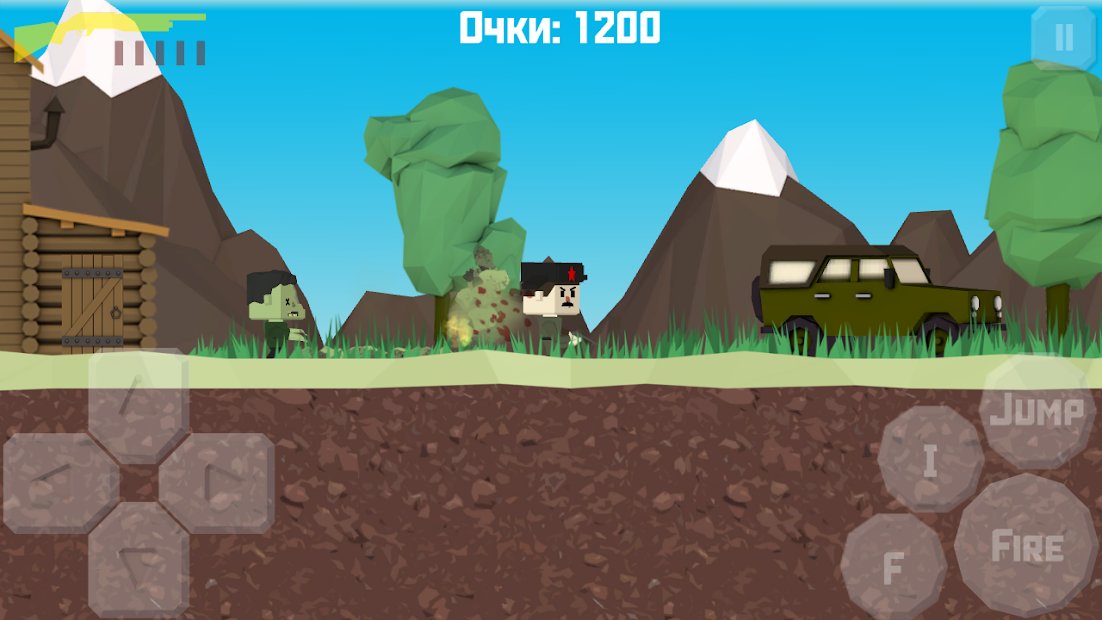Tap the down arrow on the d-pad
The height and width of the screenshot is (620, 1102).
[138, 558]
